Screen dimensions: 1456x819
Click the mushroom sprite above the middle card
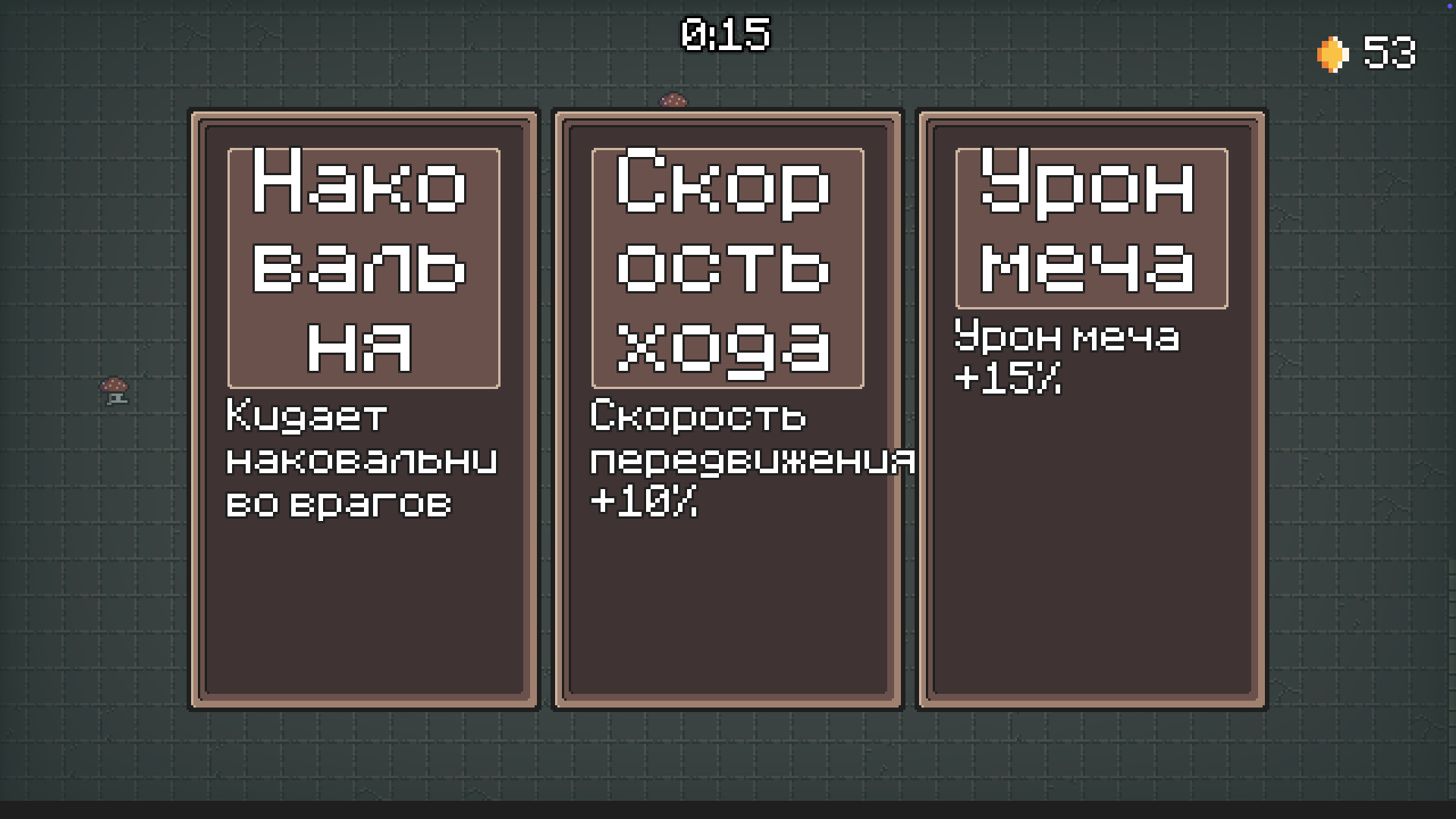[x=673, y=99]
